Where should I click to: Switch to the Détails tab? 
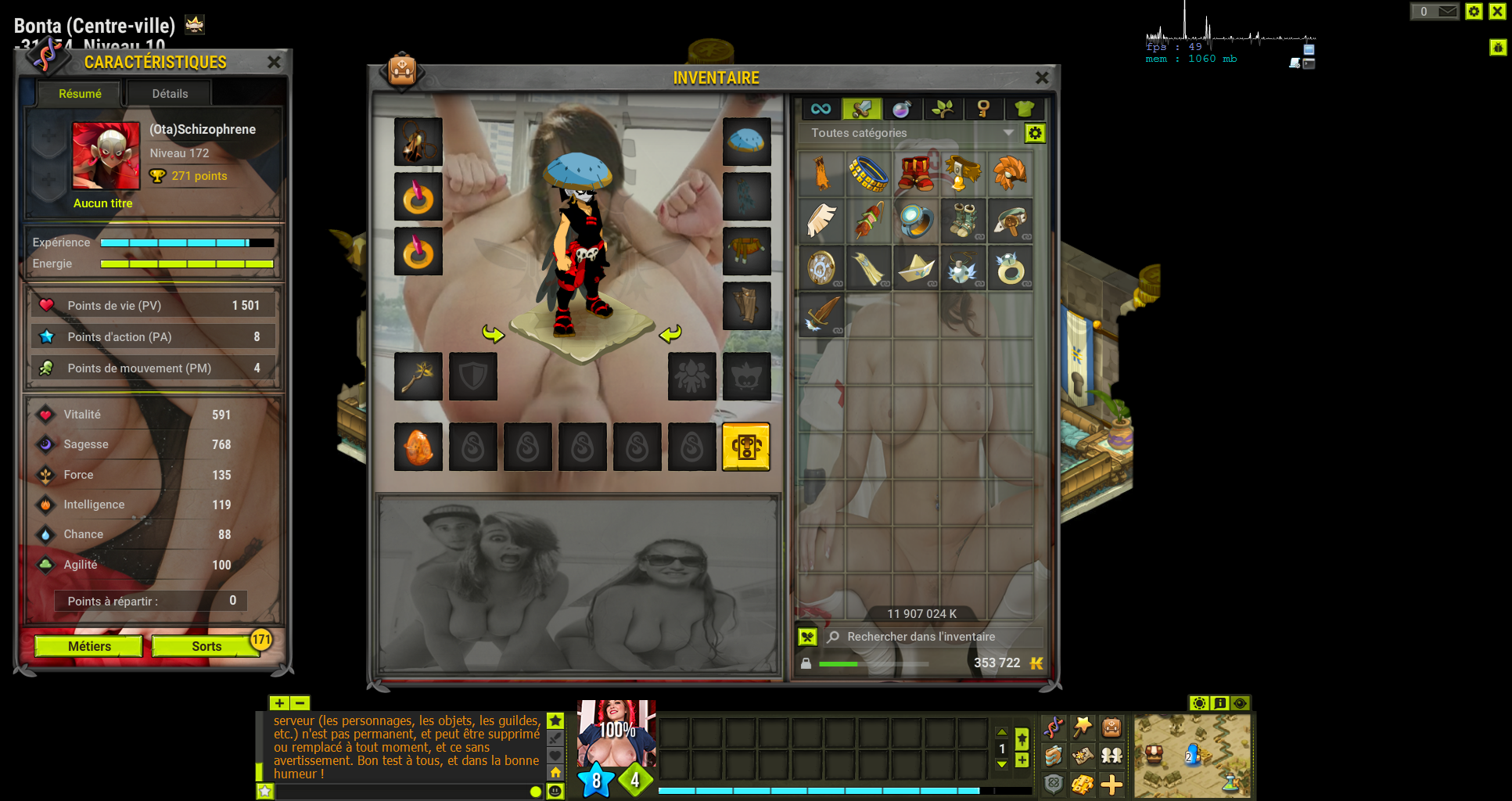(170, 94)
